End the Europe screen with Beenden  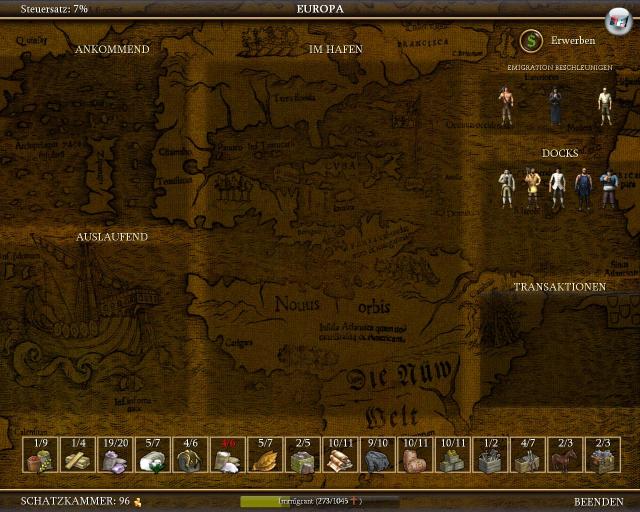(598, 501)
